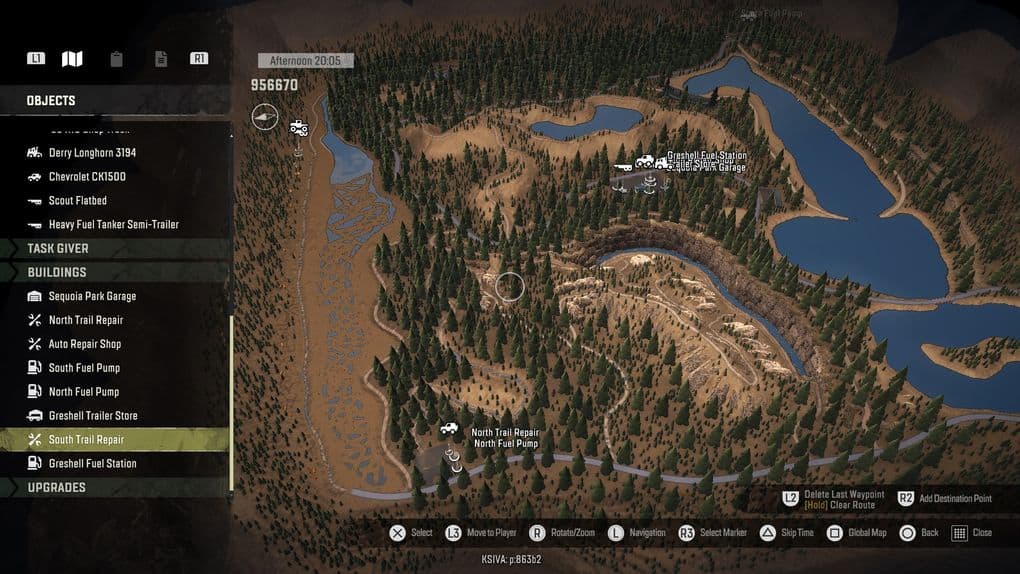Click the North Trail Repair map marker
The width and height of the screenshot is (1020, 574).
pos(450,429)
